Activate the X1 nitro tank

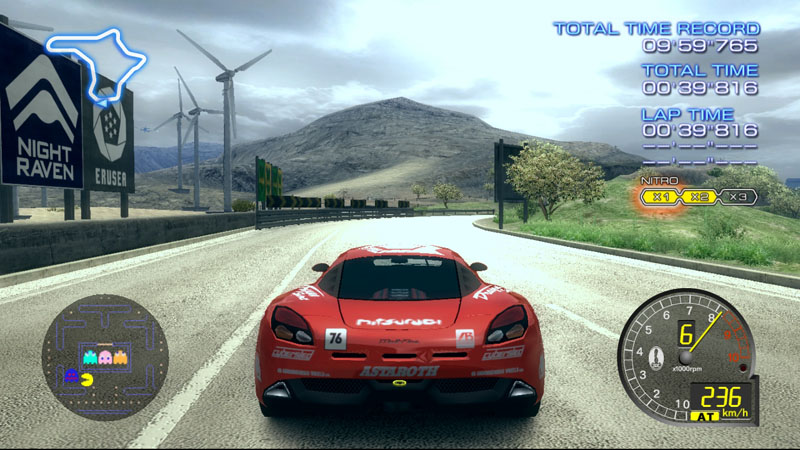pyautogui.click(x=660, y=196)
